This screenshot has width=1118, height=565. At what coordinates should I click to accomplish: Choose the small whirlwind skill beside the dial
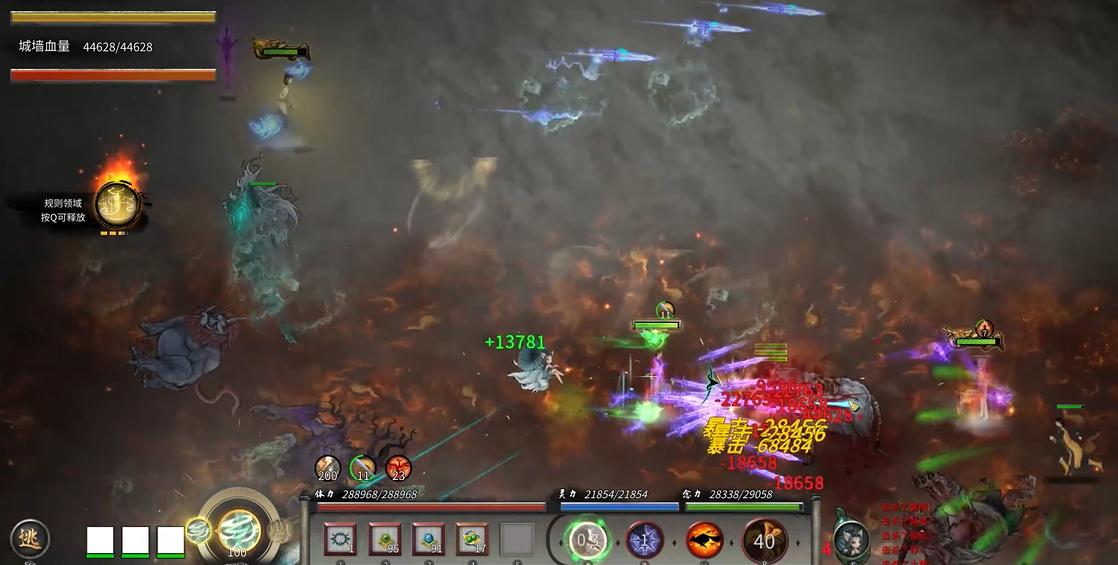tap(197, 531)
